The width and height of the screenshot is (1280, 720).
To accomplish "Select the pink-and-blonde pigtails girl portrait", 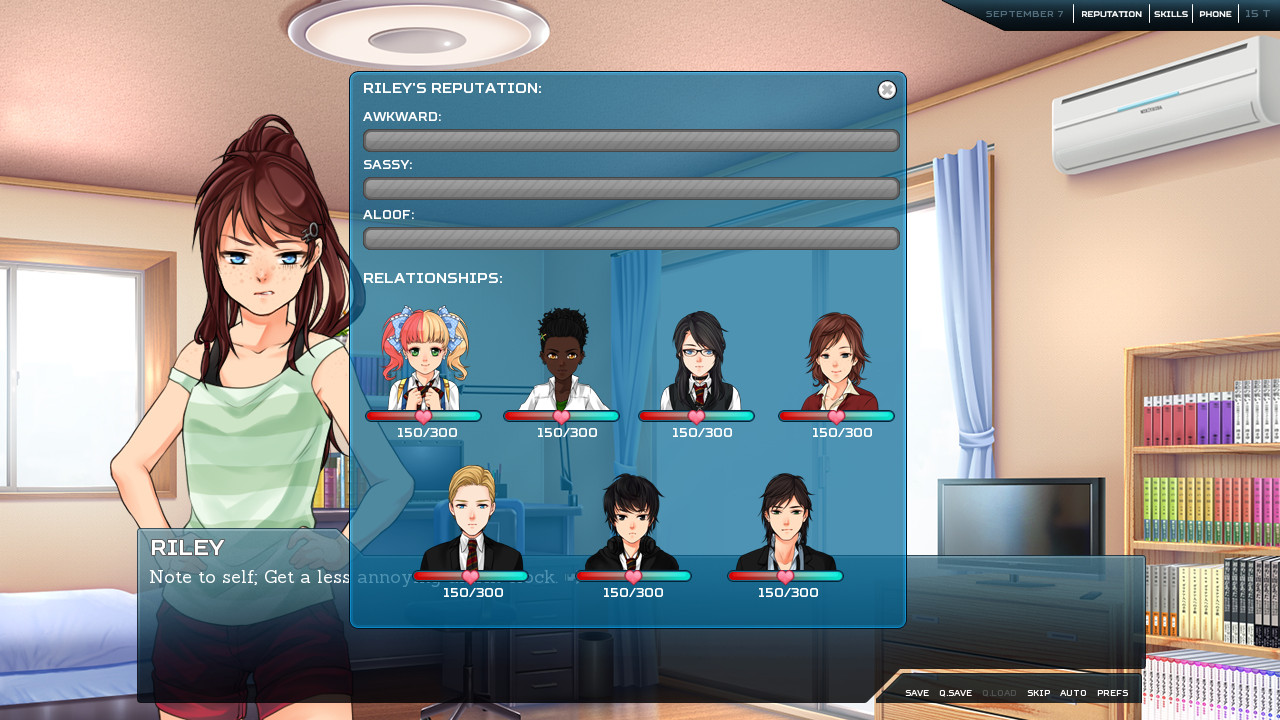I will (x=425, y=358).
